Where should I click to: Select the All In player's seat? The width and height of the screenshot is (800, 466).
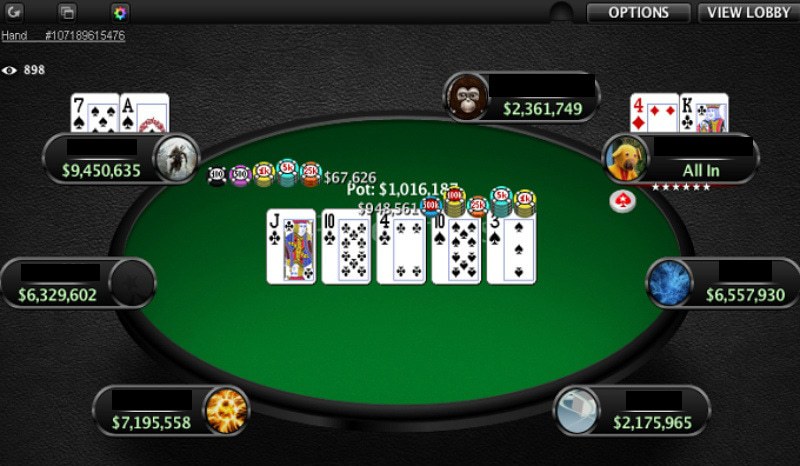coord(681,160)
